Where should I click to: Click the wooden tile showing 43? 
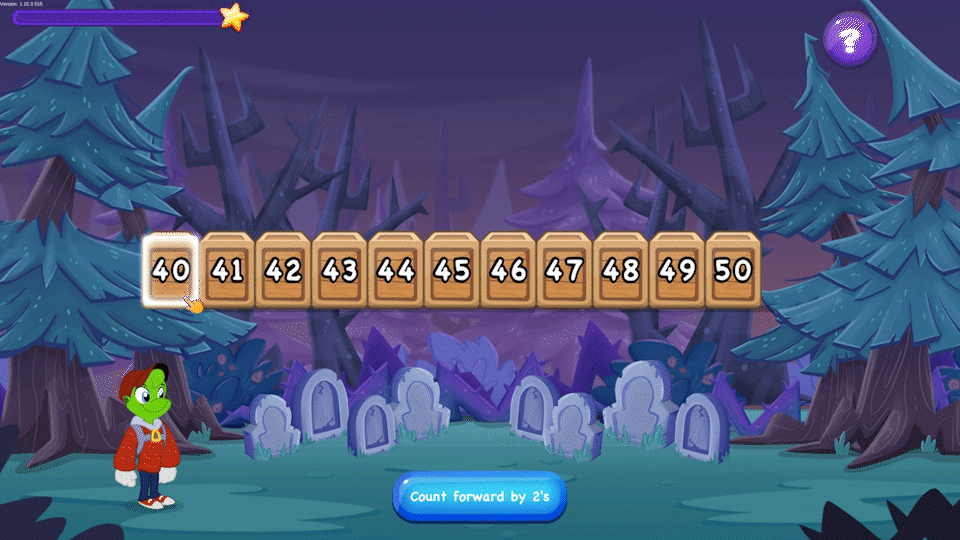coord(340,270)
